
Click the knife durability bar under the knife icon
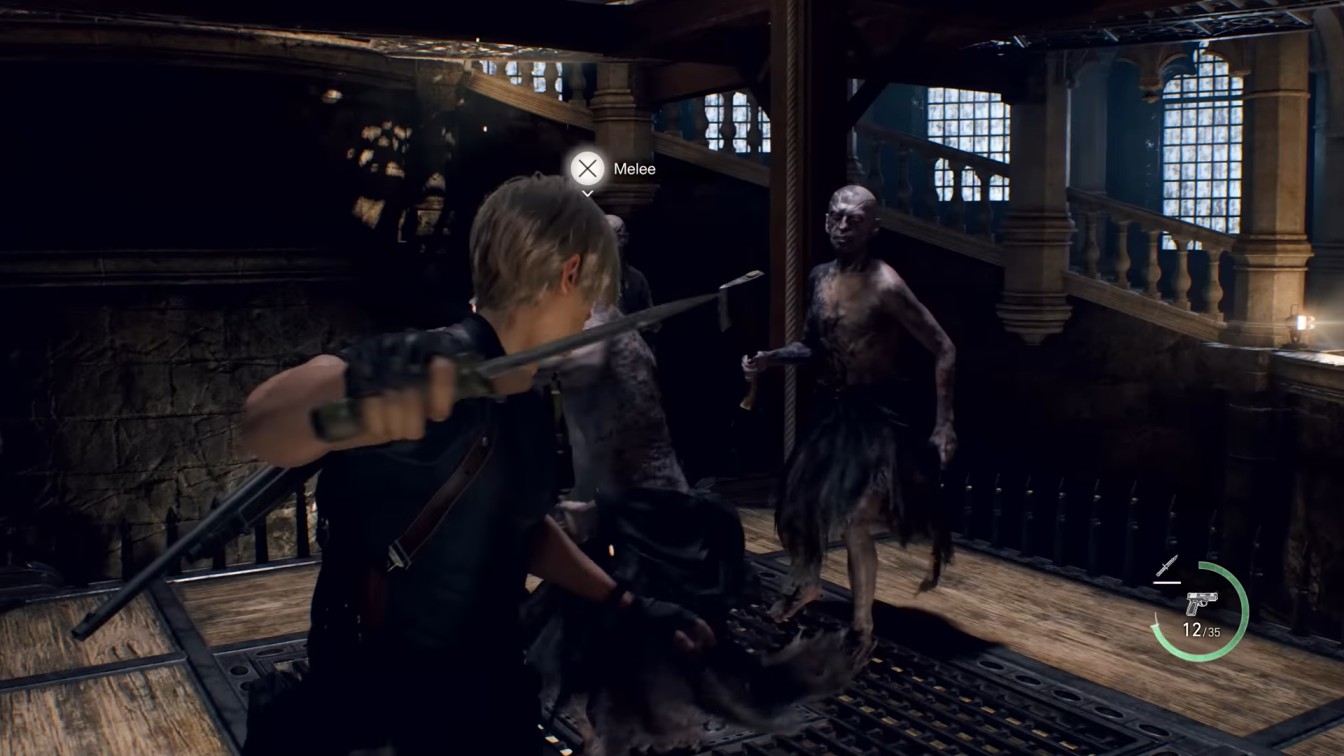pos(1167,582)
